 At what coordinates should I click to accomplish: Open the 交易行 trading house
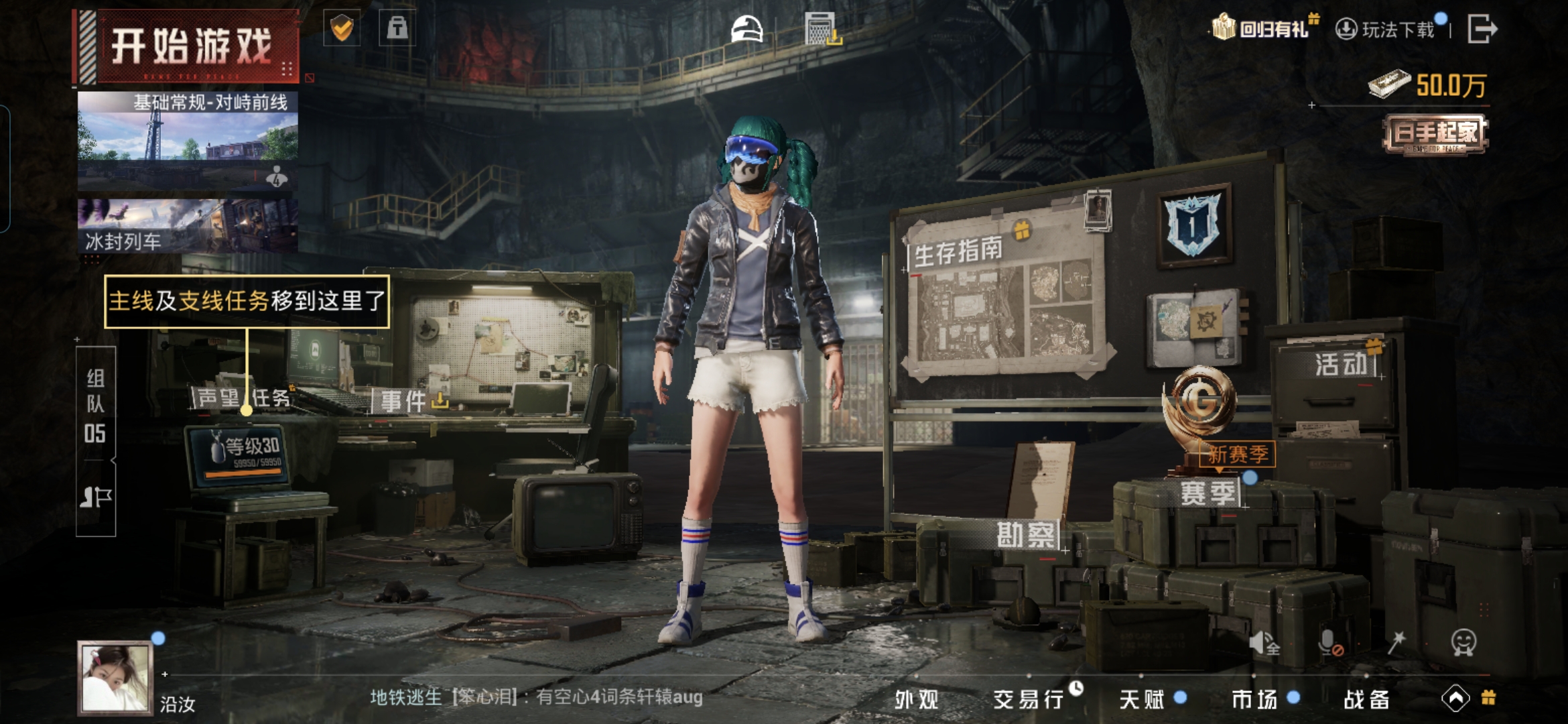(x=1029, y=699)
